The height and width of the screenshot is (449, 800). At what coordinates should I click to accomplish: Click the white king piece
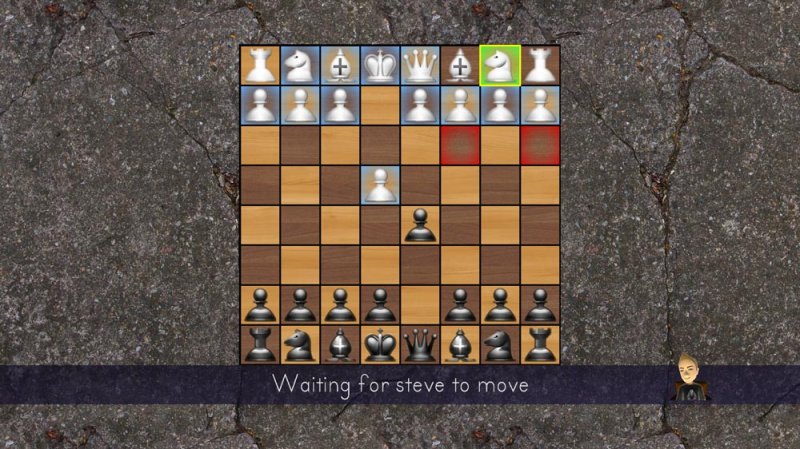pyautogui.click(x=380, y=65)
